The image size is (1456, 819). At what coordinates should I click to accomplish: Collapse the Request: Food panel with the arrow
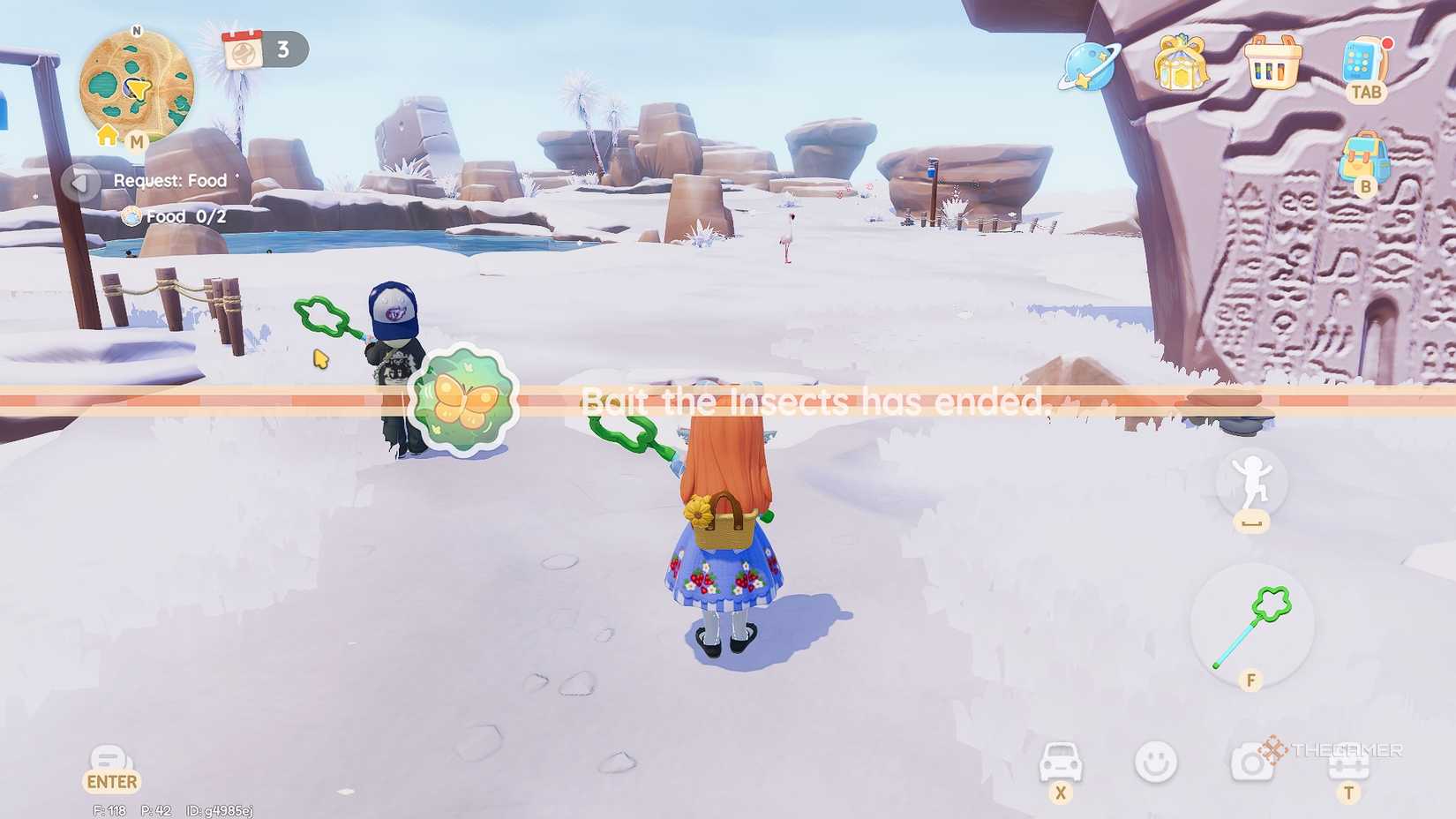[80, 182]
